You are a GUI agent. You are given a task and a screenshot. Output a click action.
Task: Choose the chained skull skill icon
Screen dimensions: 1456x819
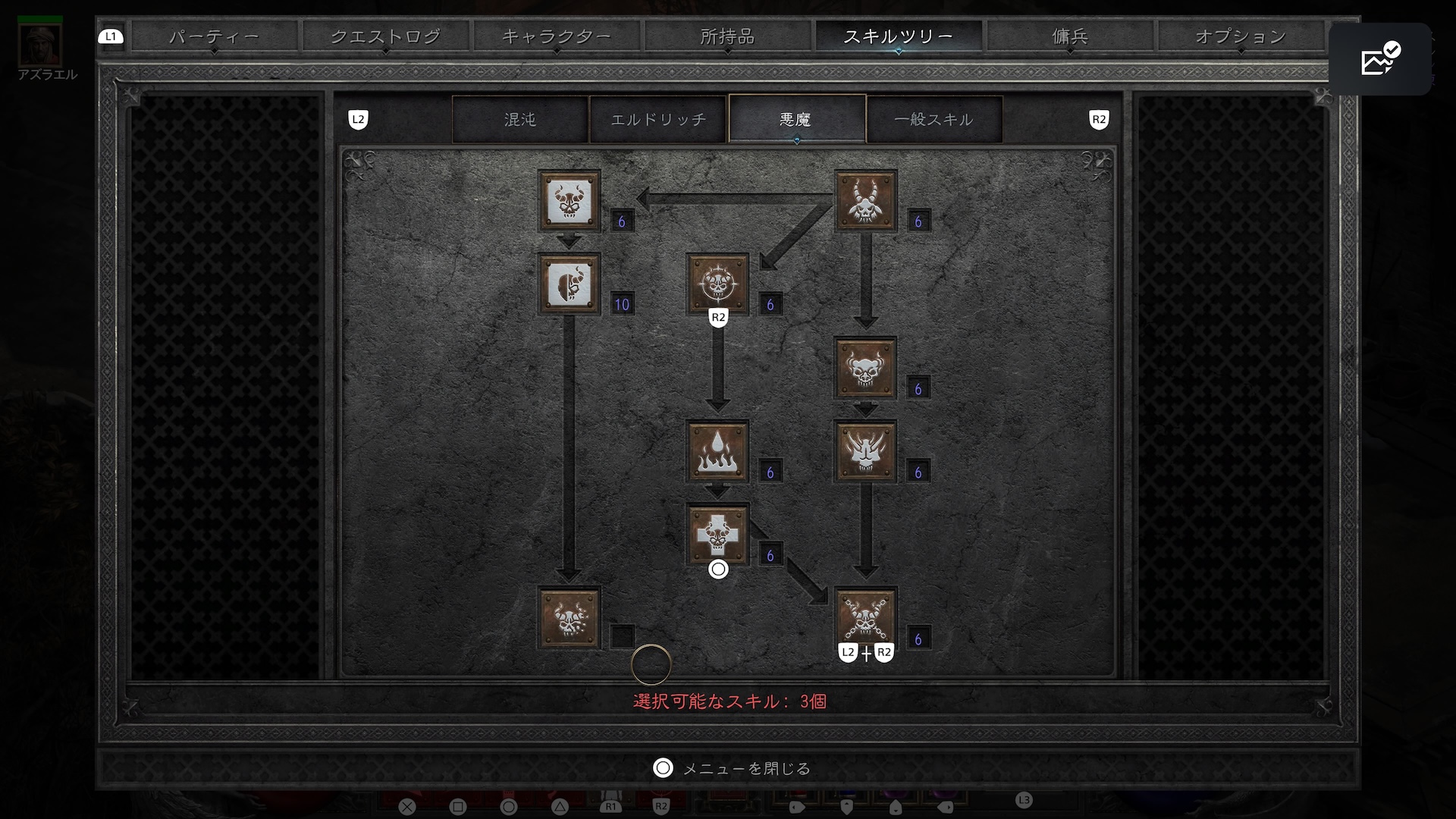(865, 617)
